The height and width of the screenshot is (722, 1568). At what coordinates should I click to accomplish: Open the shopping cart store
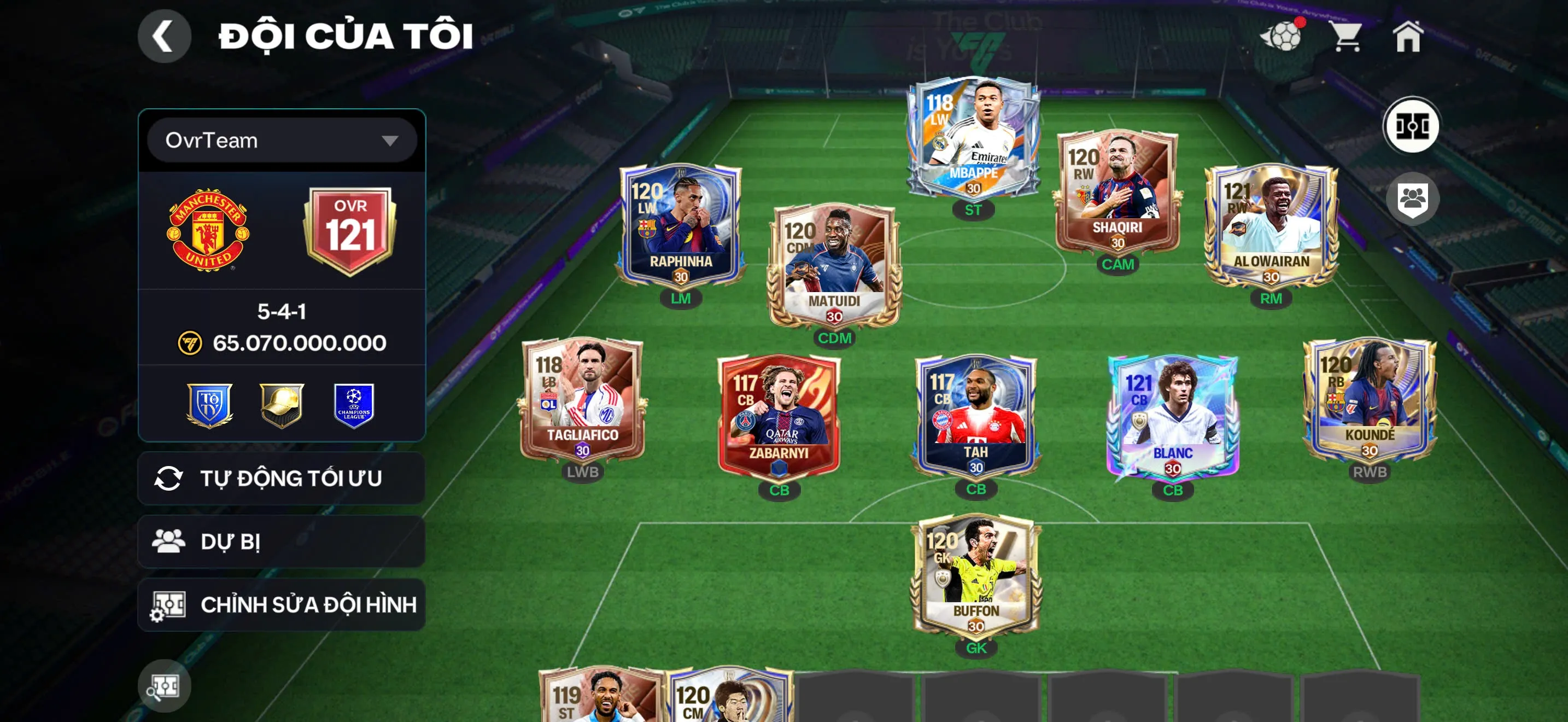1346,37
